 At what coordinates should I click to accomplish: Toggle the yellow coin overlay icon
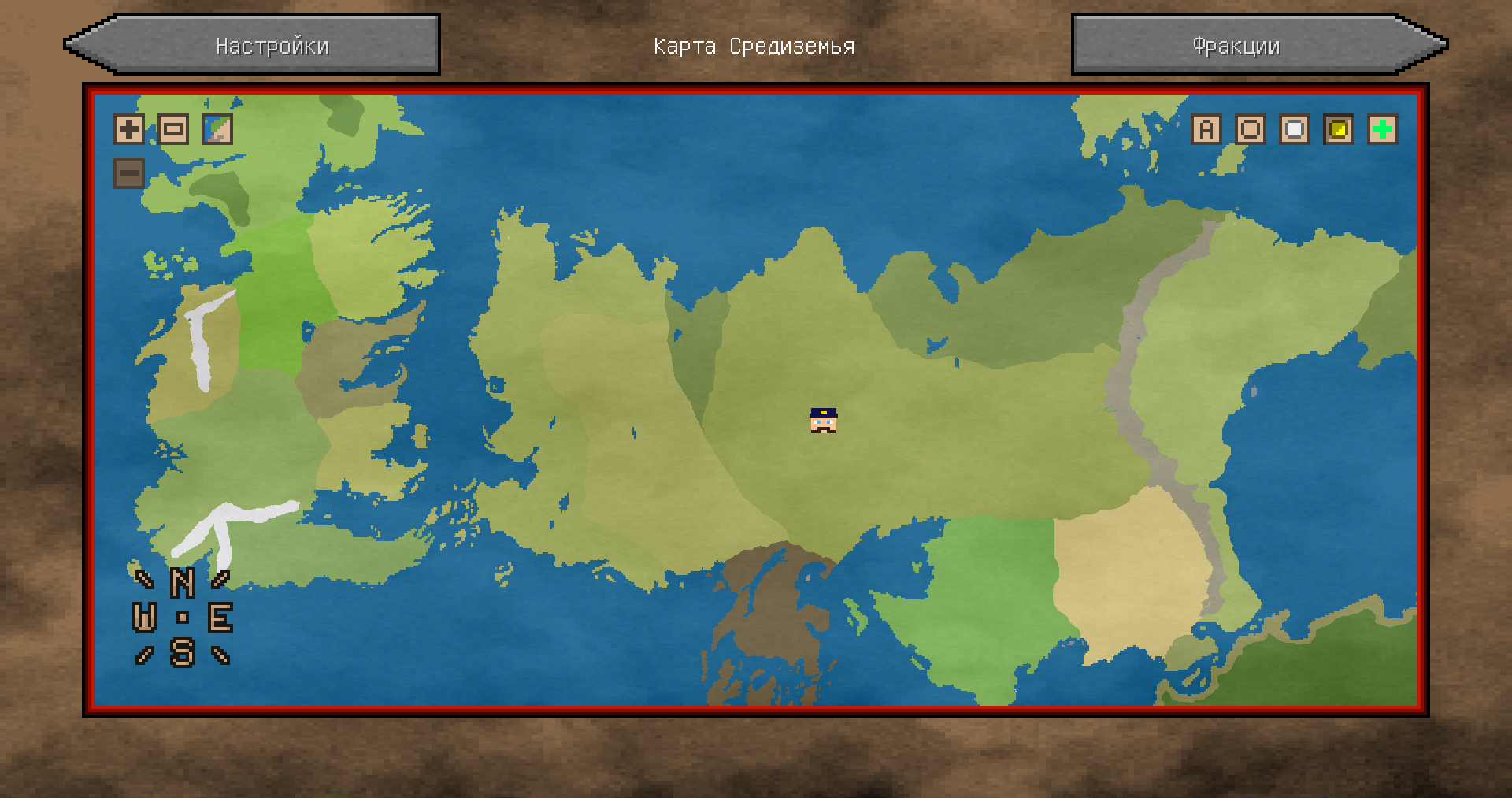coord(1339,129)
